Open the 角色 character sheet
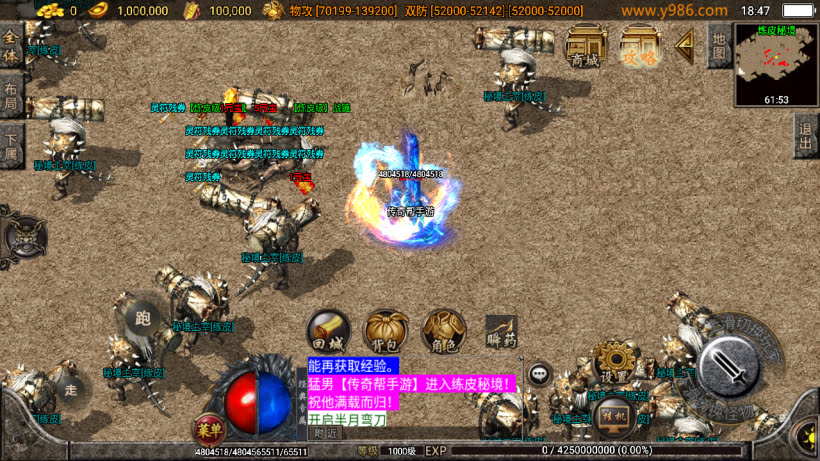 tap(443, 331)
